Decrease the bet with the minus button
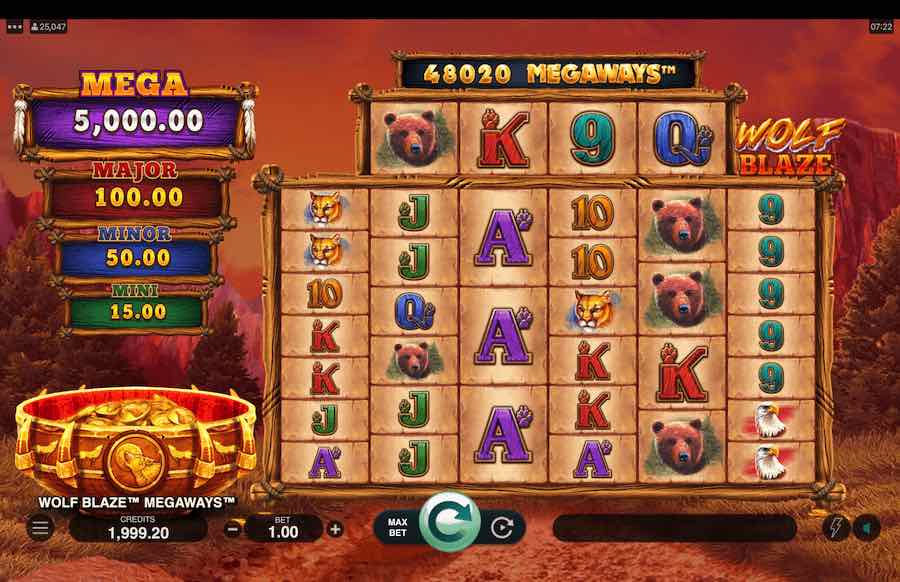This screenshot has height=582, width=900. pyautogui.click(x=232, y=529)
